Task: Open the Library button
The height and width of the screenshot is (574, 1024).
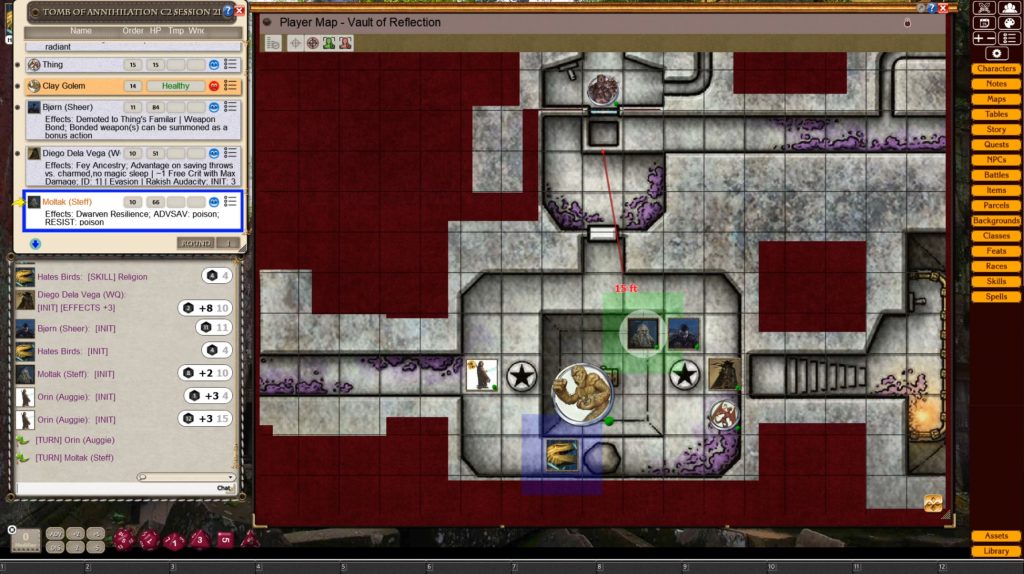Action: pos(996,551)
